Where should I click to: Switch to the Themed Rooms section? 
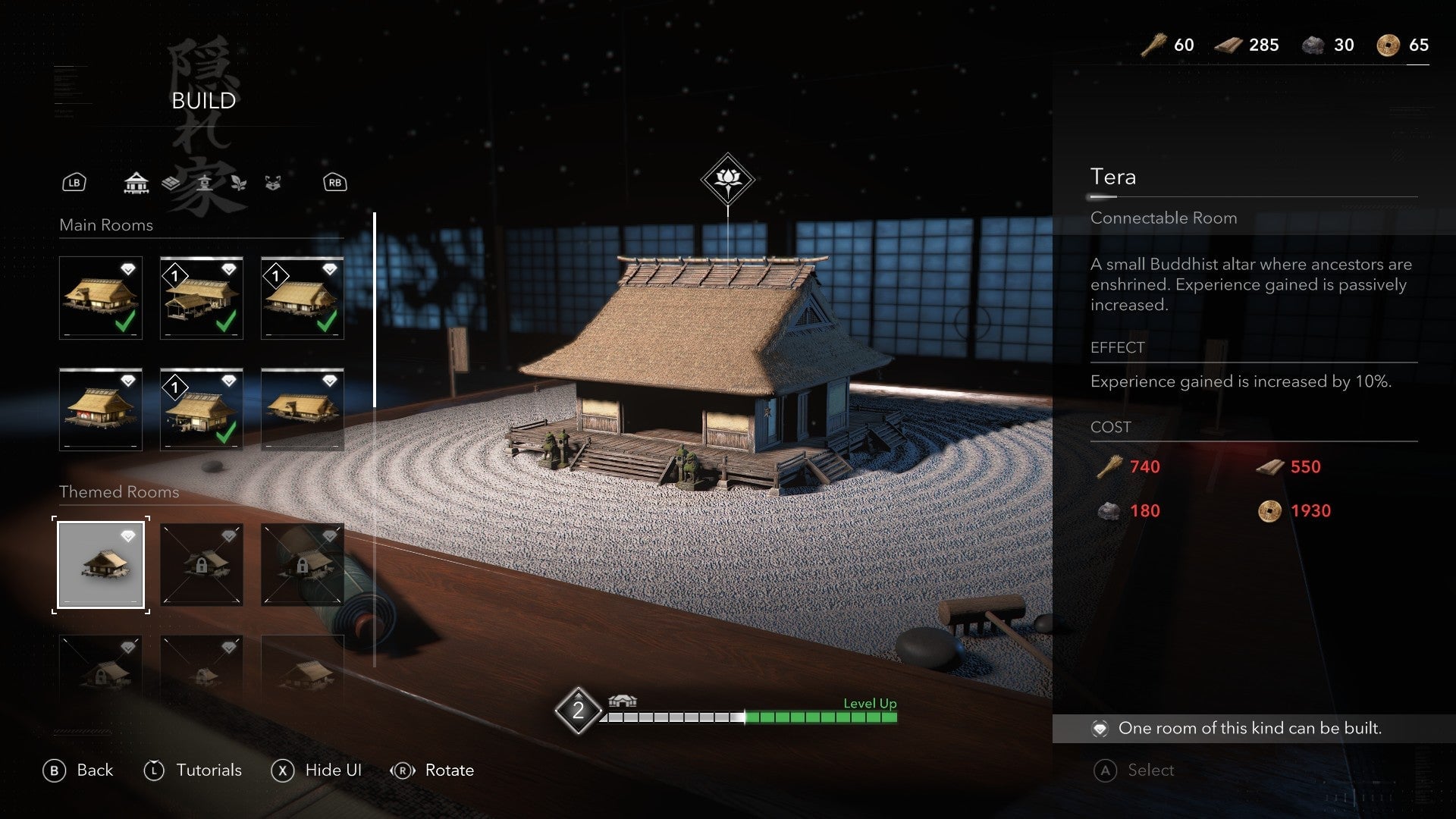[x=118, y=491]
